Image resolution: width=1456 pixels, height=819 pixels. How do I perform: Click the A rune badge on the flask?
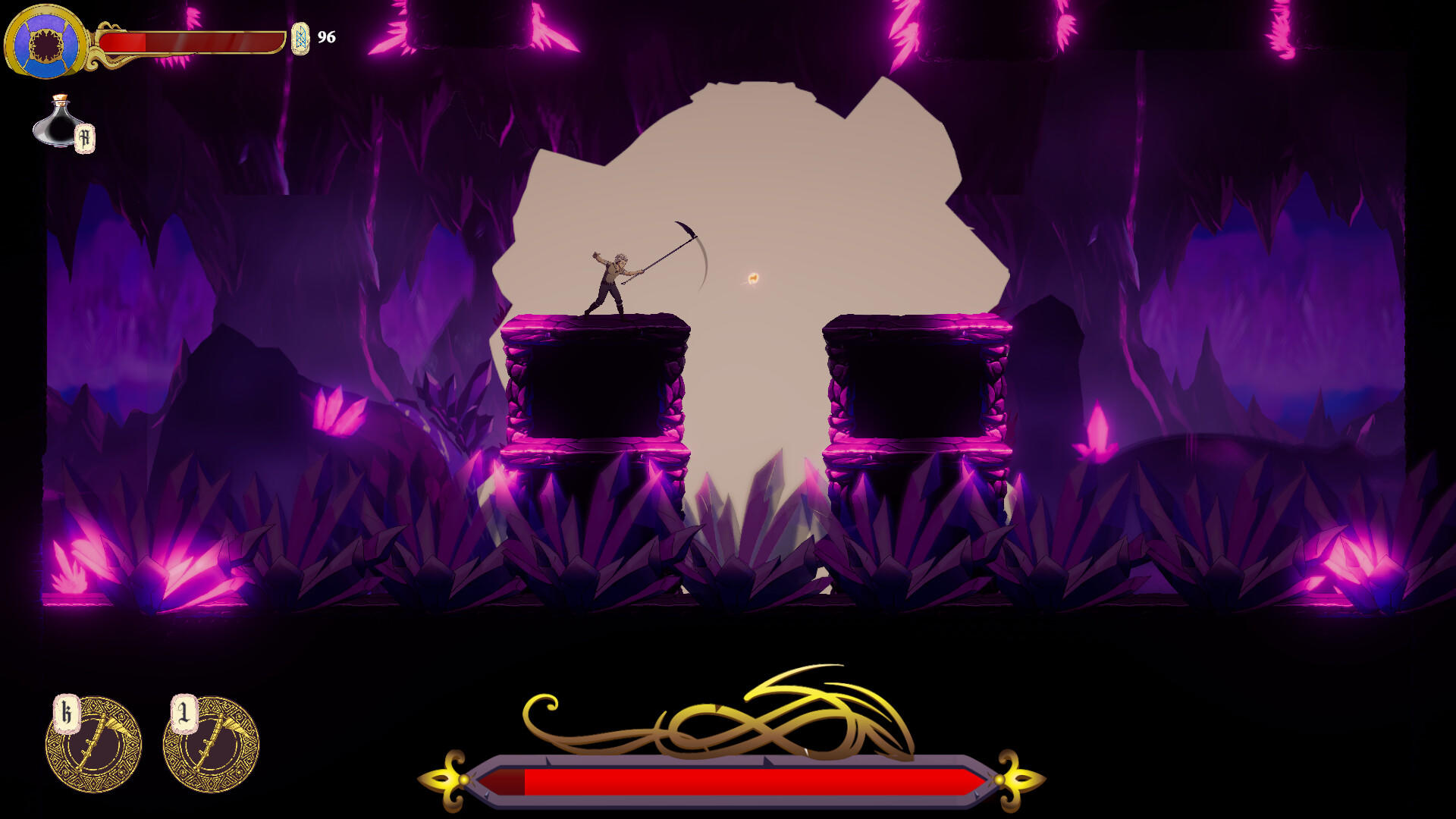[x=85, y=137]
